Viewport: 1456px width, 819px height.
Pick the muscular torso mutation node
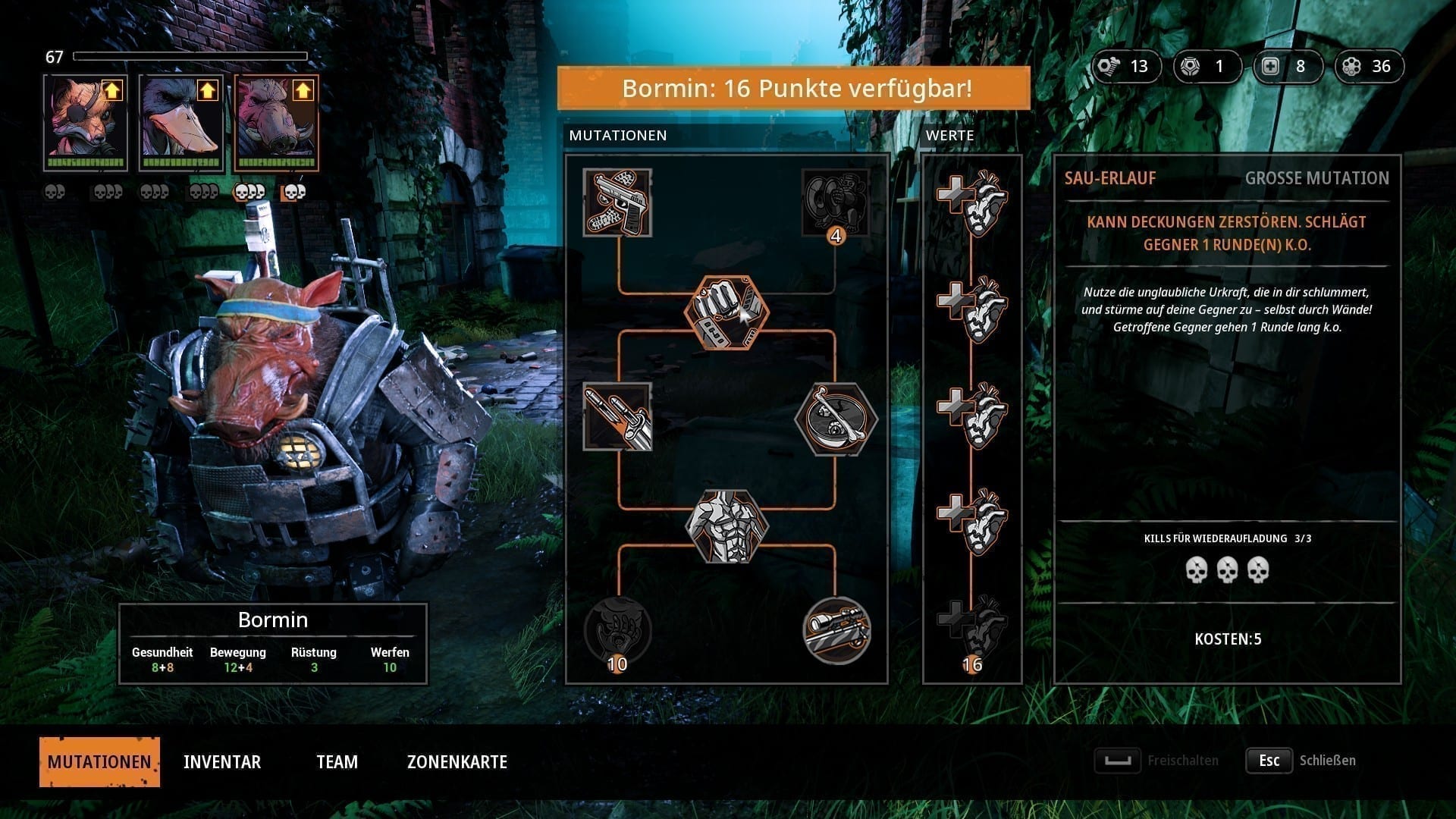point(726,526)
